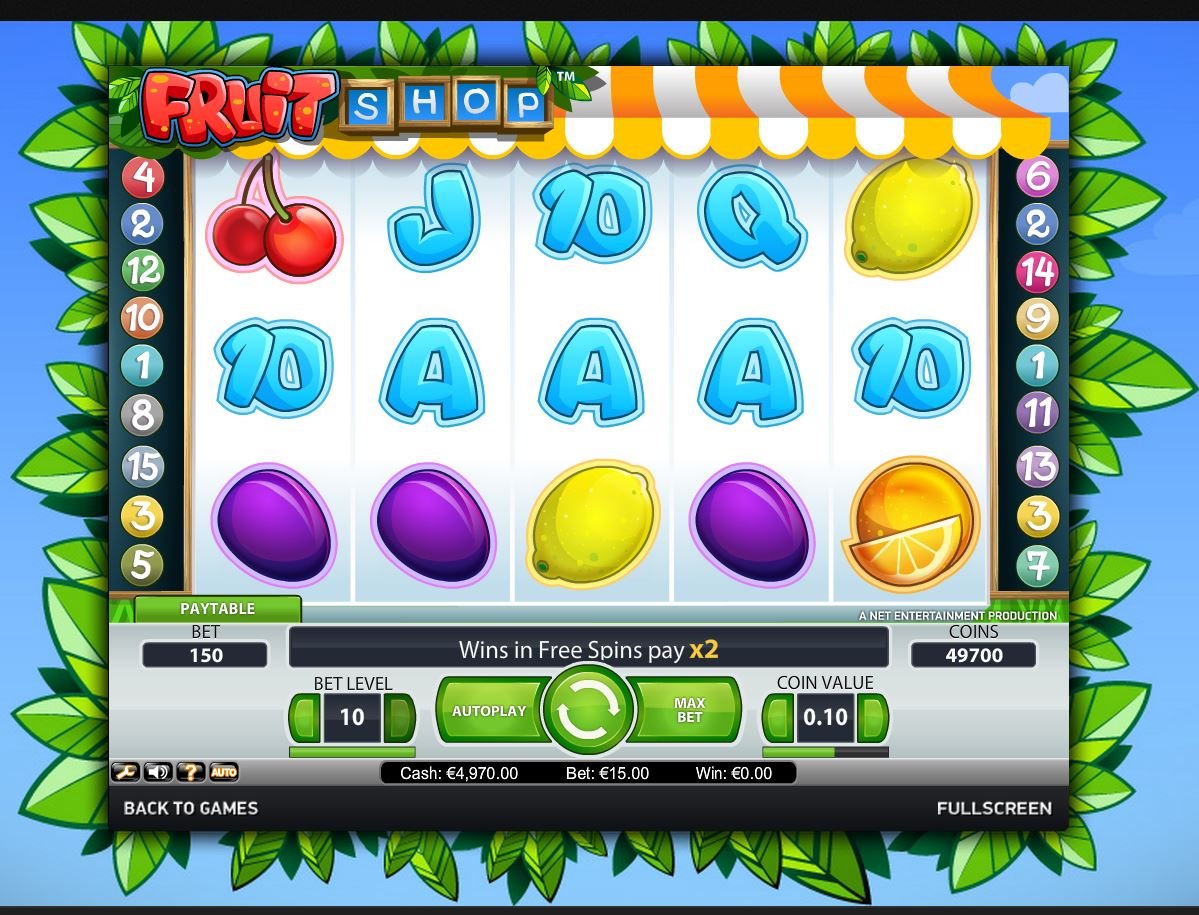Select the pink bet line 14 marker
The height and width of the screenshot is (915, 1199).
(1037, 271)
